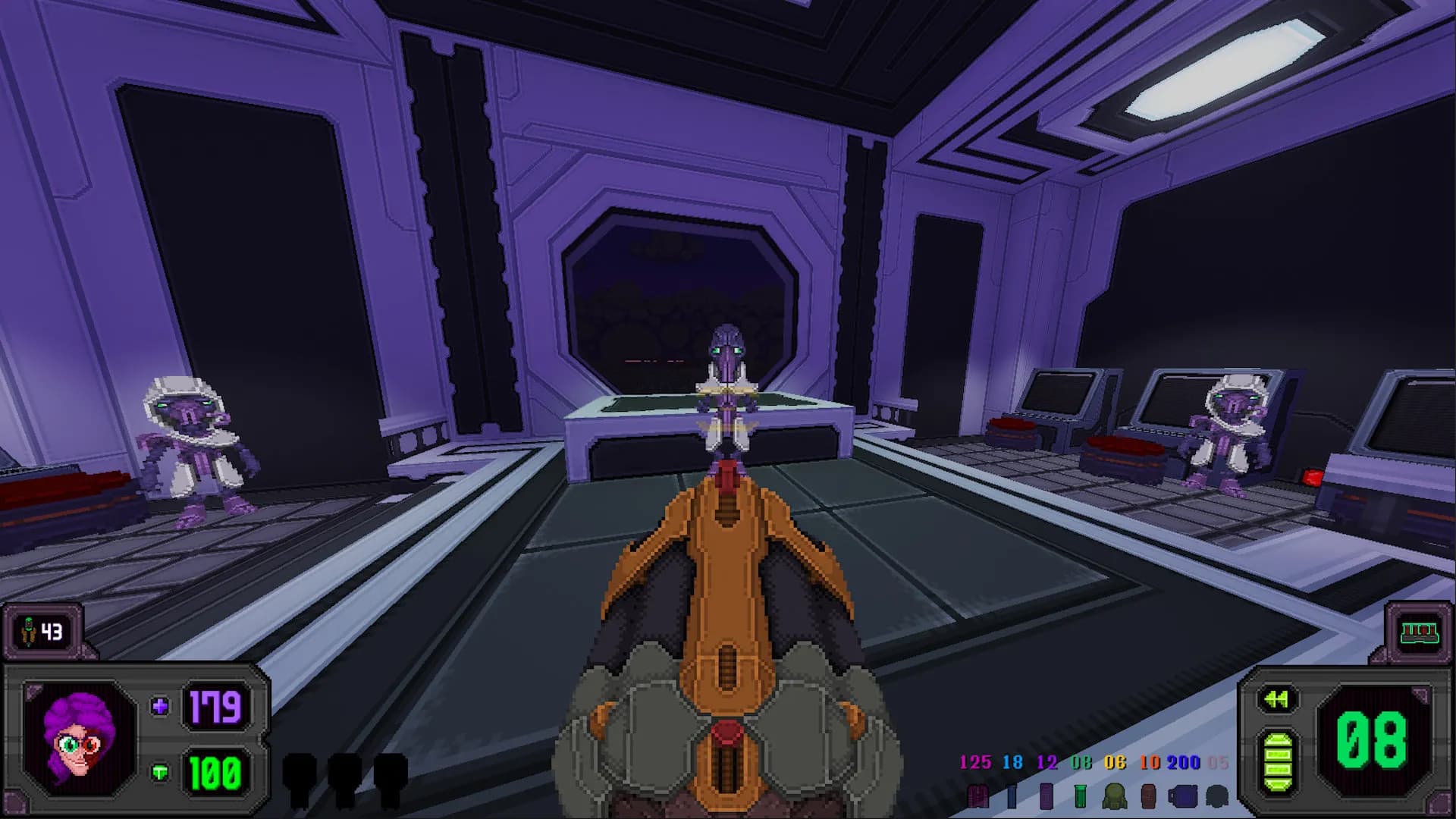The height and width of the screenshot is (819, 1456).
Task: Select the magenta magazine ammo type icon
Action: pyautogui.click(x=977, y=796)
